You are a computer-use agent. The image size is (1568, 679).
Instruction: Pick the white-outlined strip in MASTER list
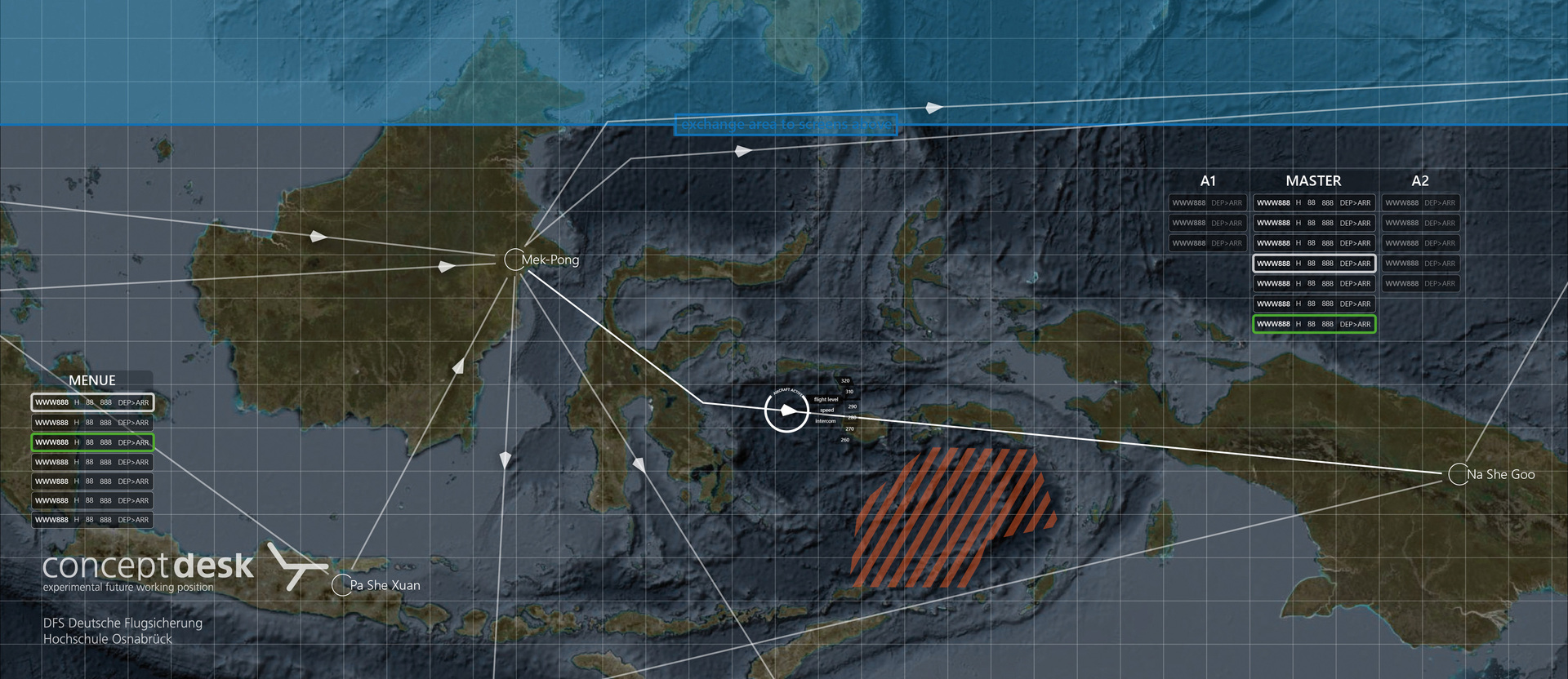pos(1314,264)
